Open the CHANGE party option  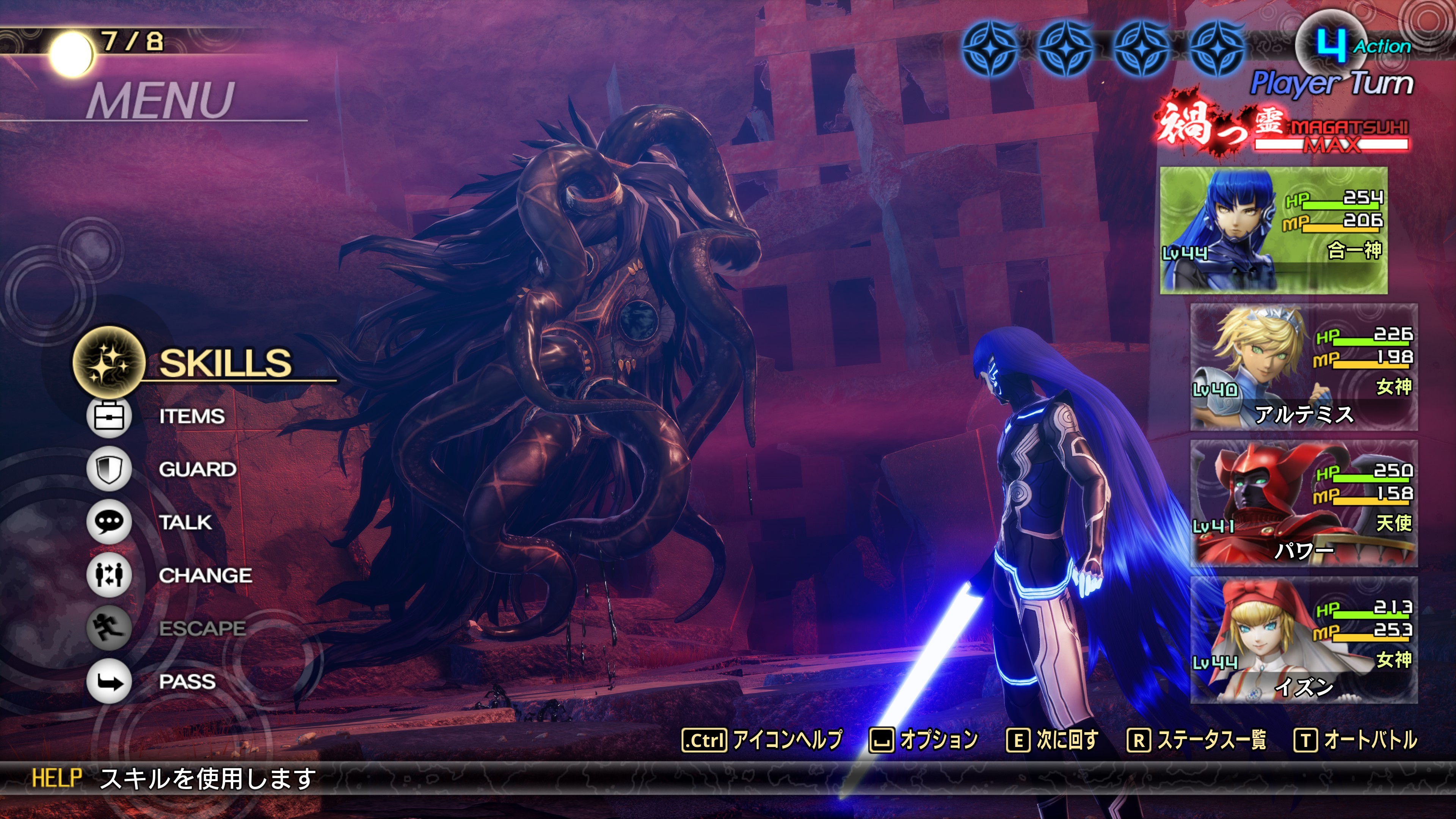click(x=205, y=576)
